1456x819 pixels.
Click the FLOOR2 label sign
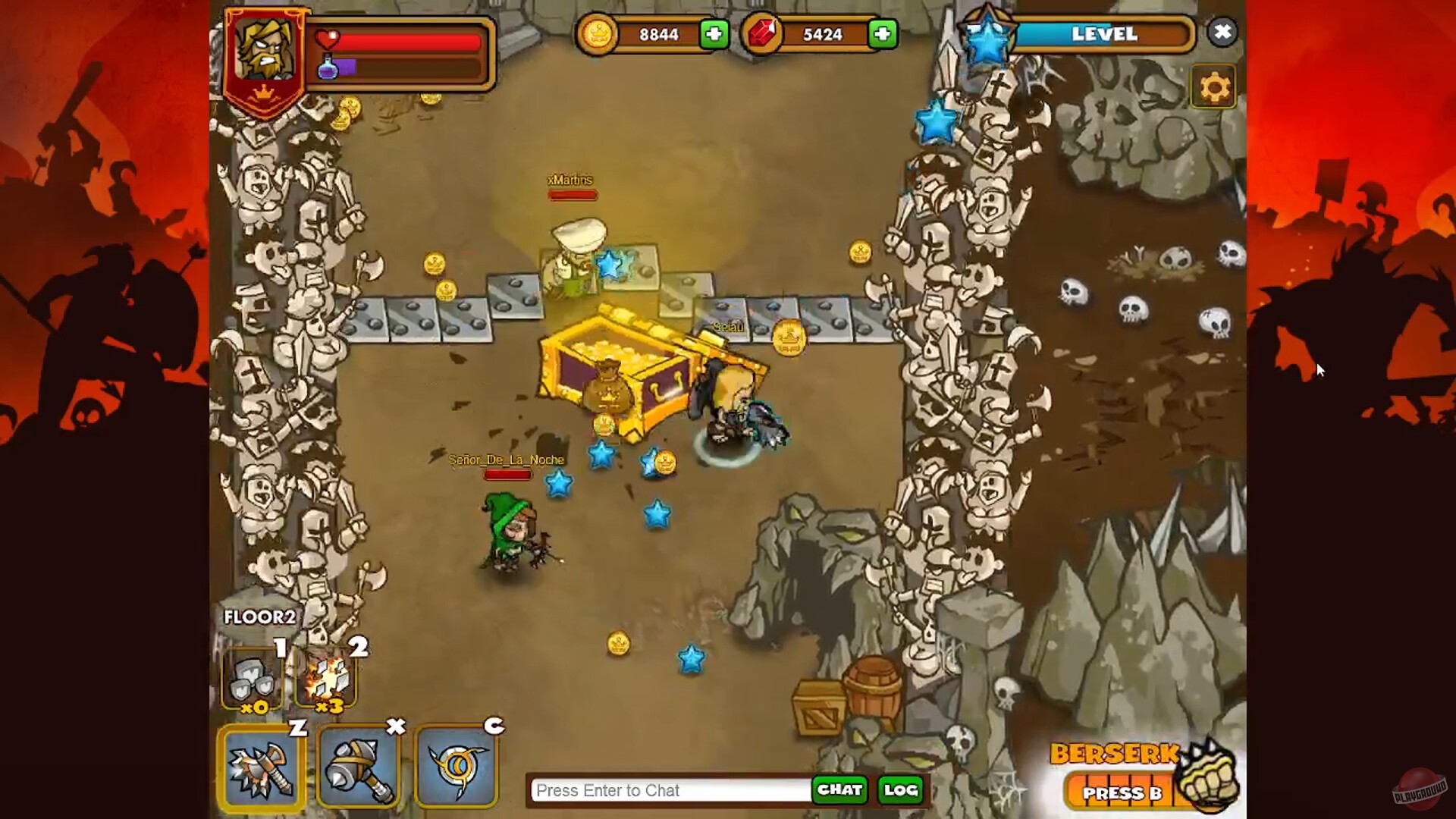tap(259, 617)
